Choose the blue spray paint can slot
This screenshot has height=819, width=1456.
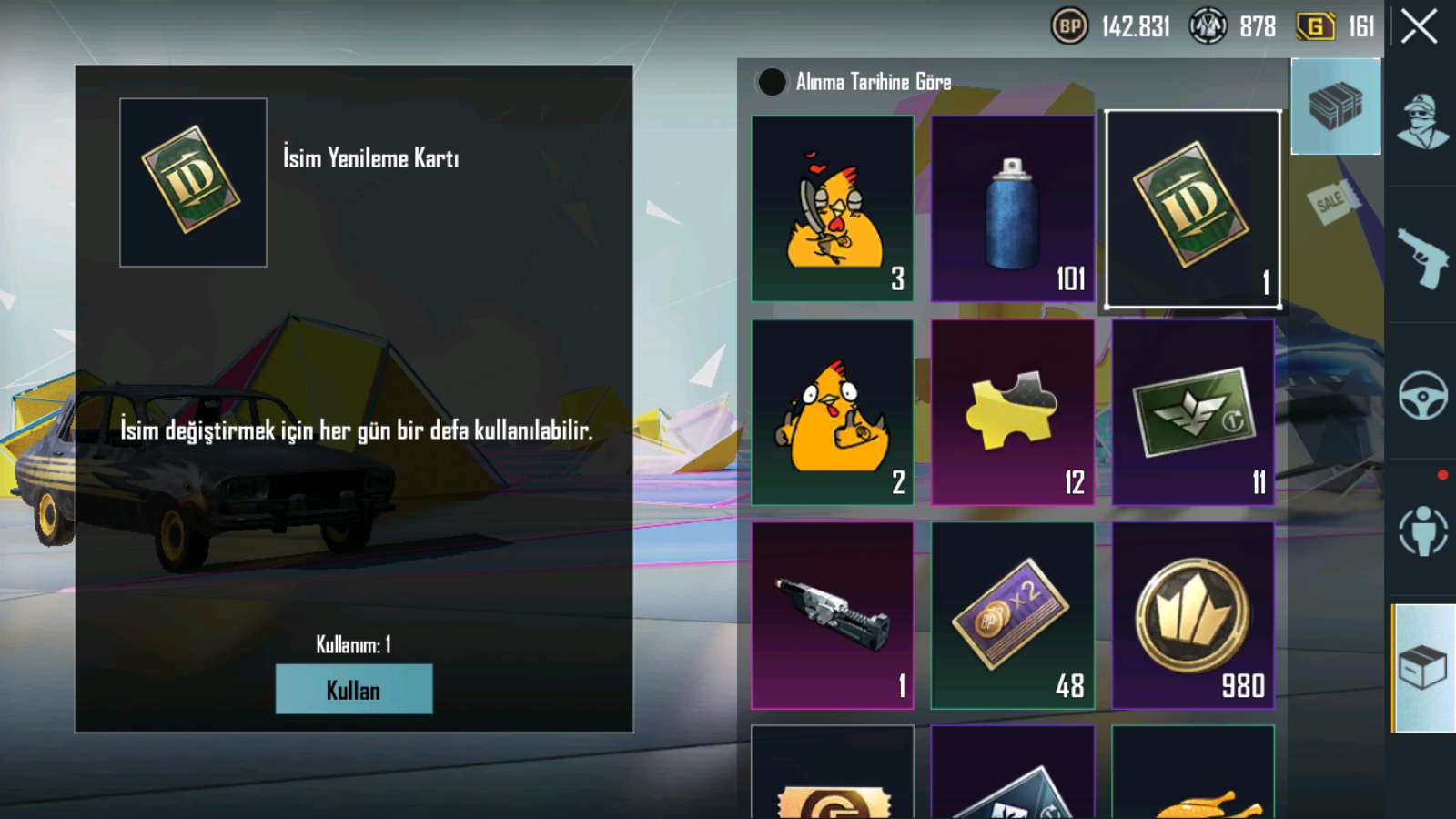click(x=1012, y=208)
